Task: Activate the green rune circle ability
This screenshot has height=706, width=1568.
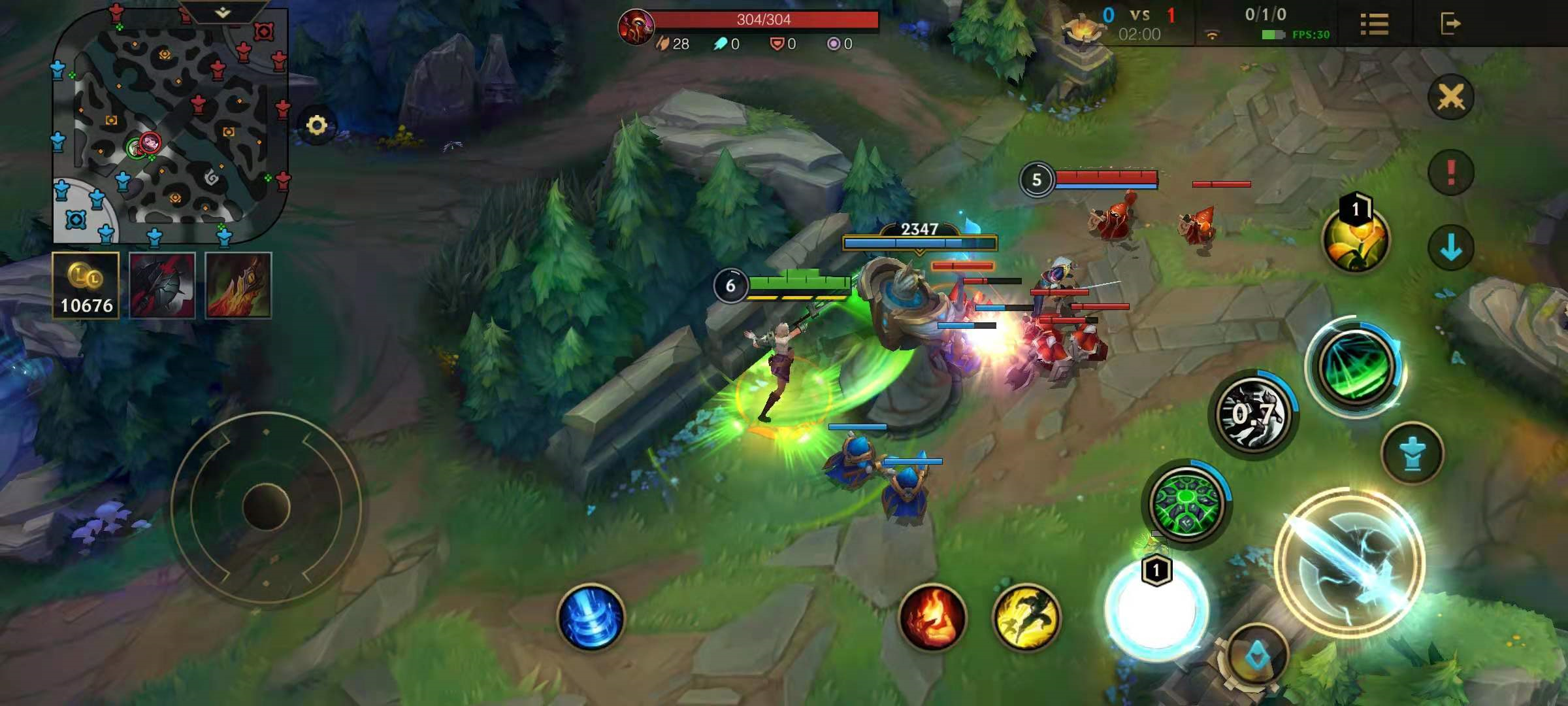Action: (x=1187, y=503)
